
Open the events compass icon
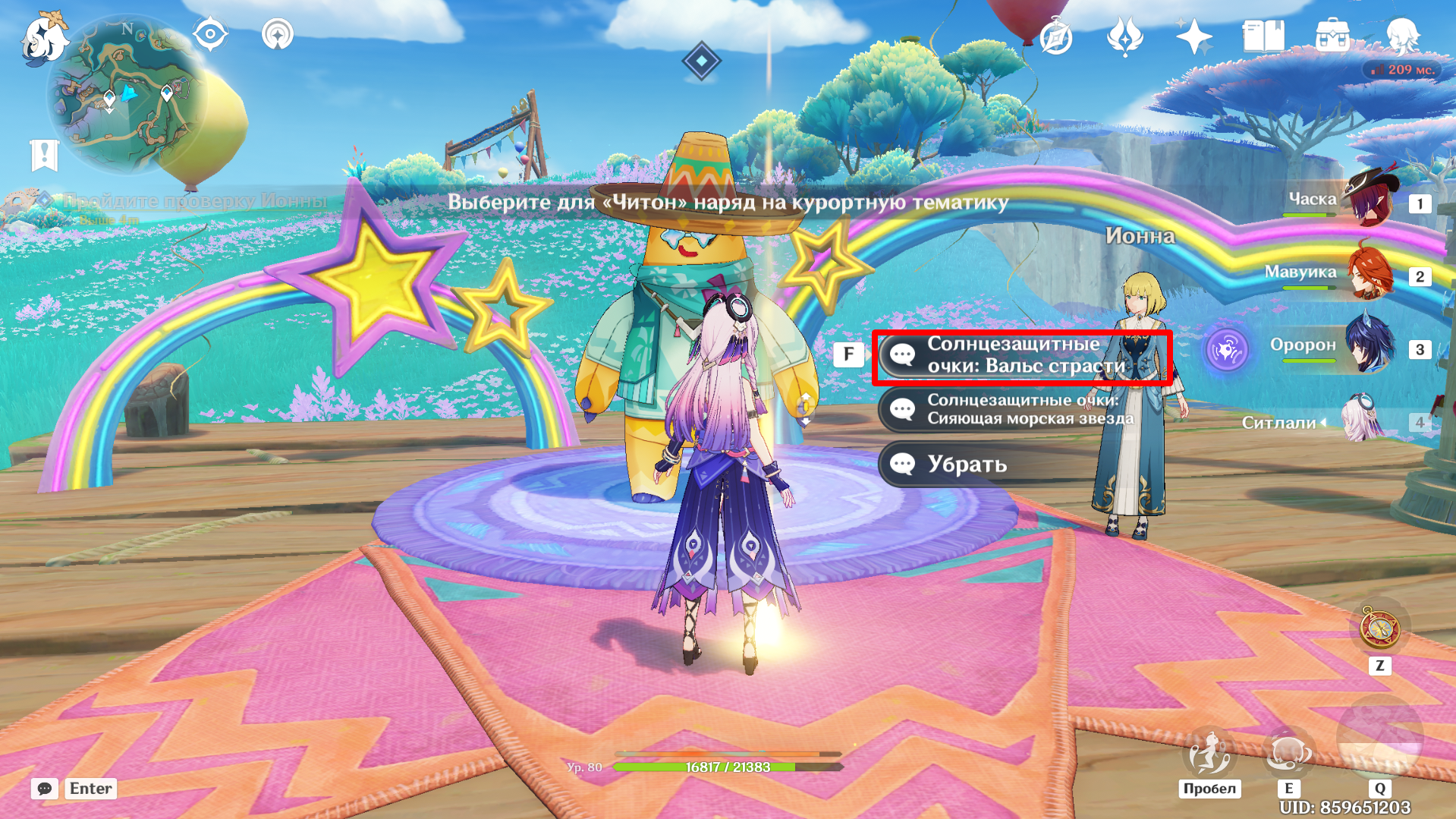coord(1055,36)
